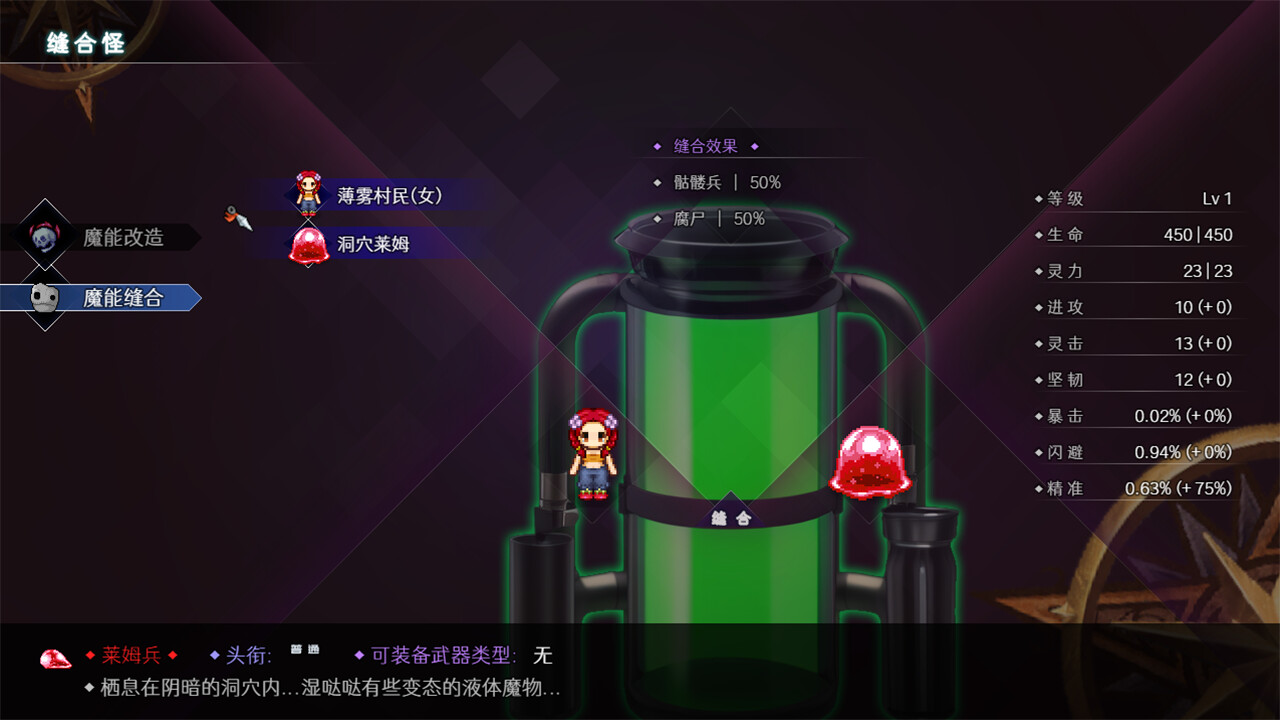Expand the 缝合效果 section header
Image resolution: width=1280 pixels, height=720 pixels.
tap(703, 146)
